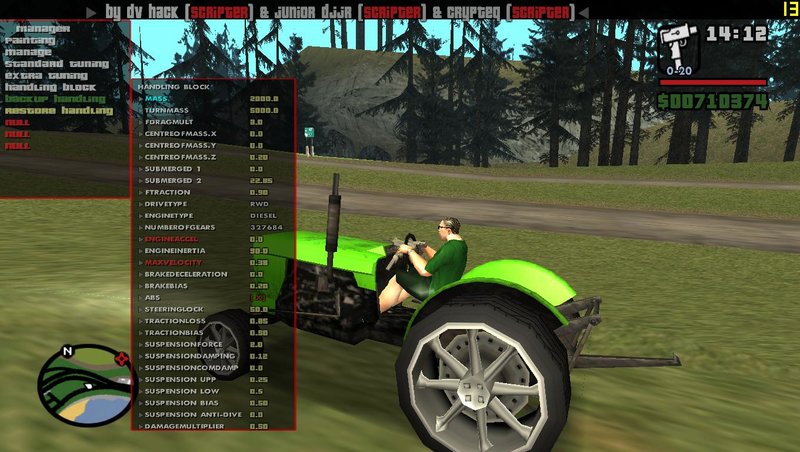This screenshot has width=800, height=452.
Task: Select Restore Handling in the menu
Action: click(x=58, y=110)
